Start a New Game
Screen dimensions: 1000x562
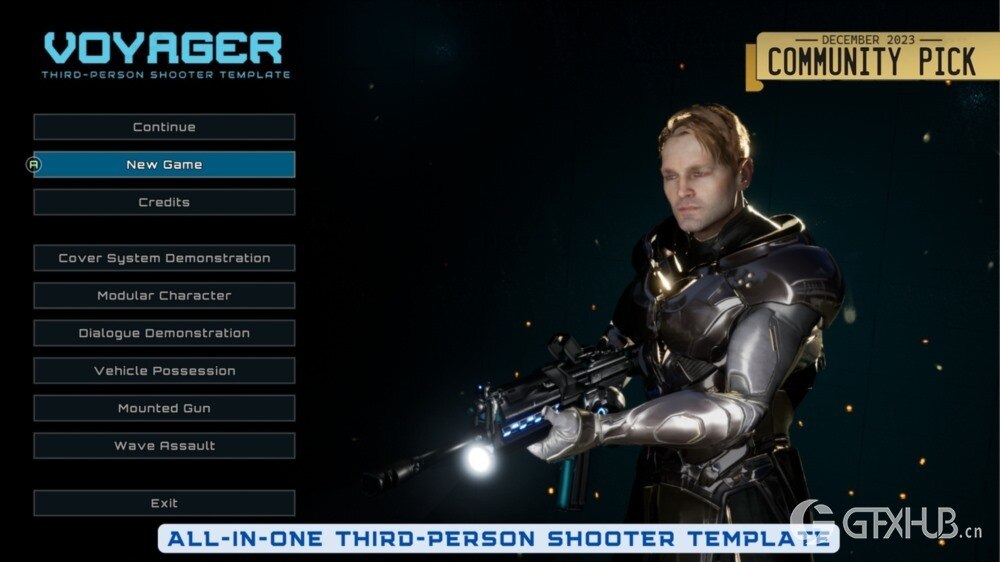[164, 165]
